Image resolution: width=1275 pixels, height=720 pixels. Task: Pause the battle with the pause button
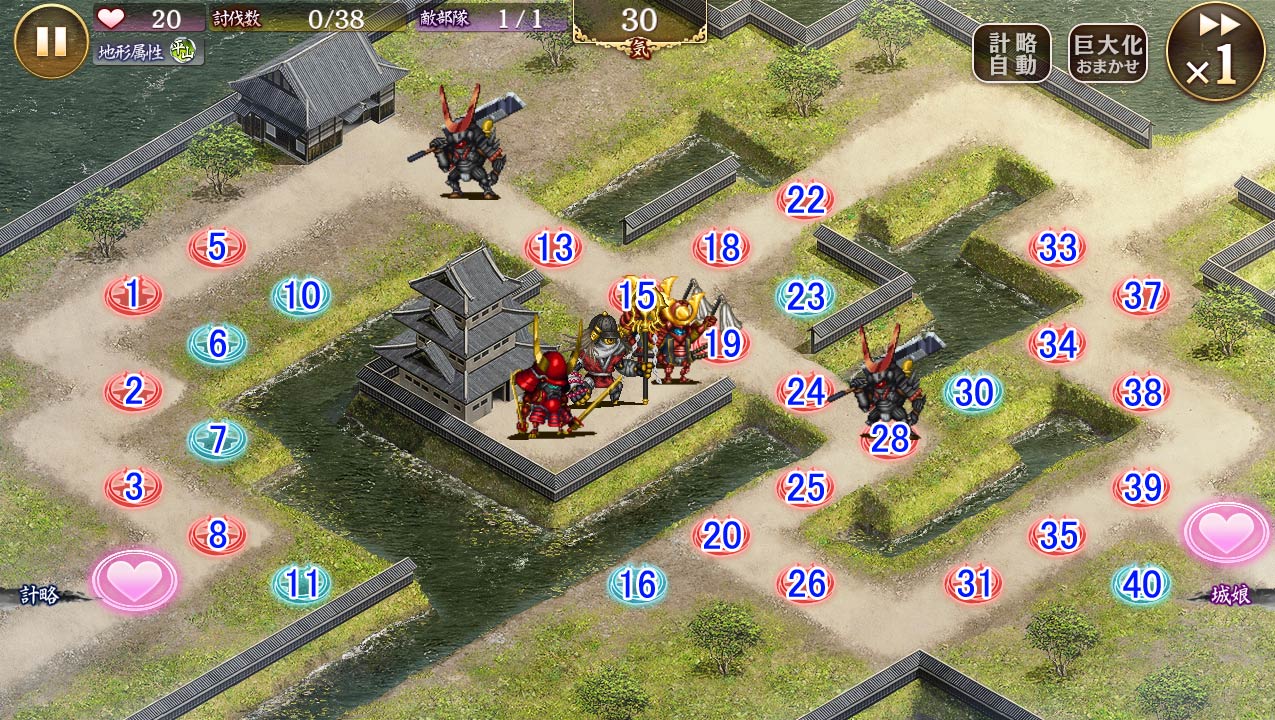tap(51, 41)
